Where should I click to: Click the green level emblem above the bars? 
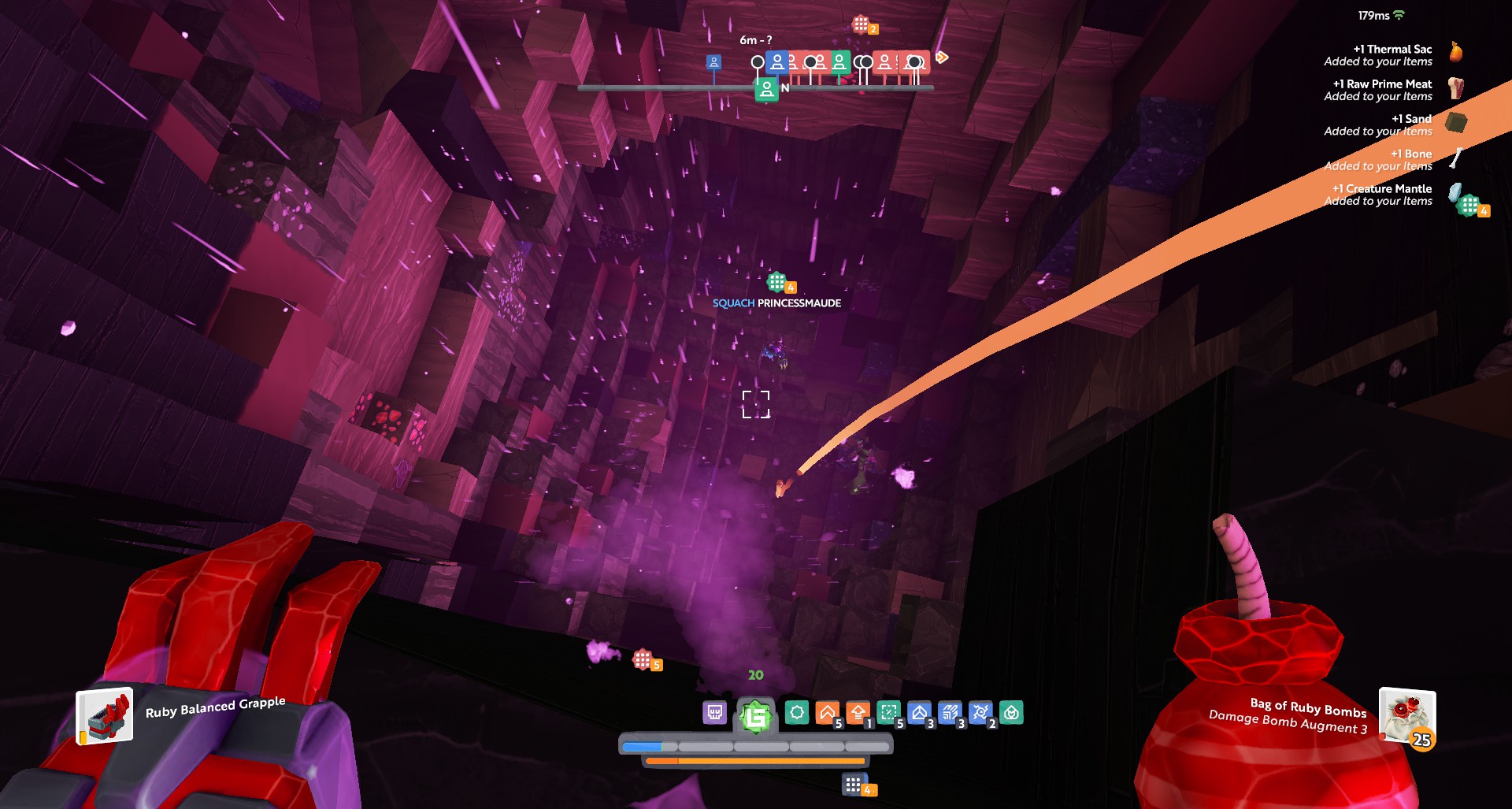coord(755,716)
